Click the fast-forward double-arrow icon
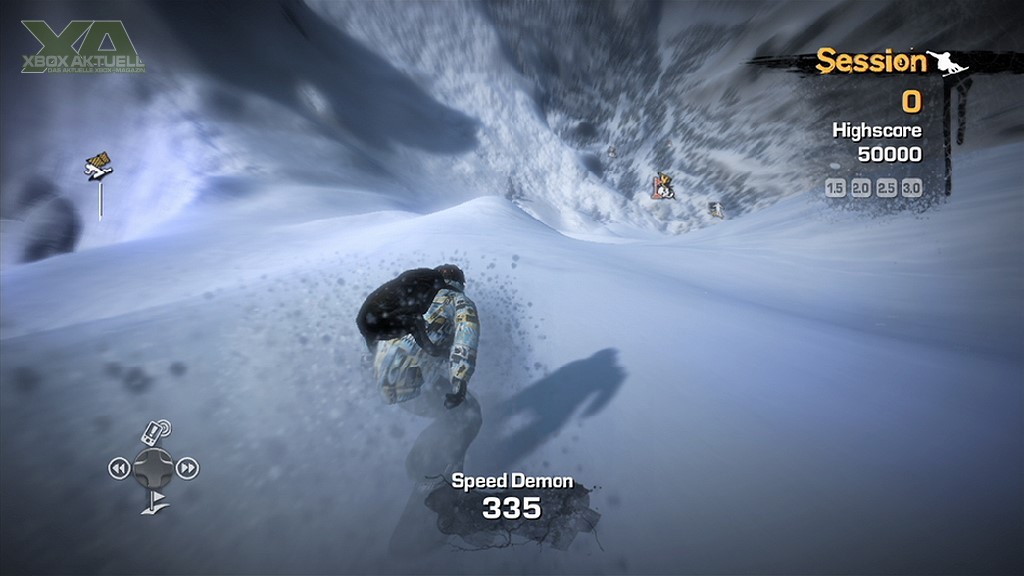Screen dimensions: 1024x576 (x=188, y=467)
